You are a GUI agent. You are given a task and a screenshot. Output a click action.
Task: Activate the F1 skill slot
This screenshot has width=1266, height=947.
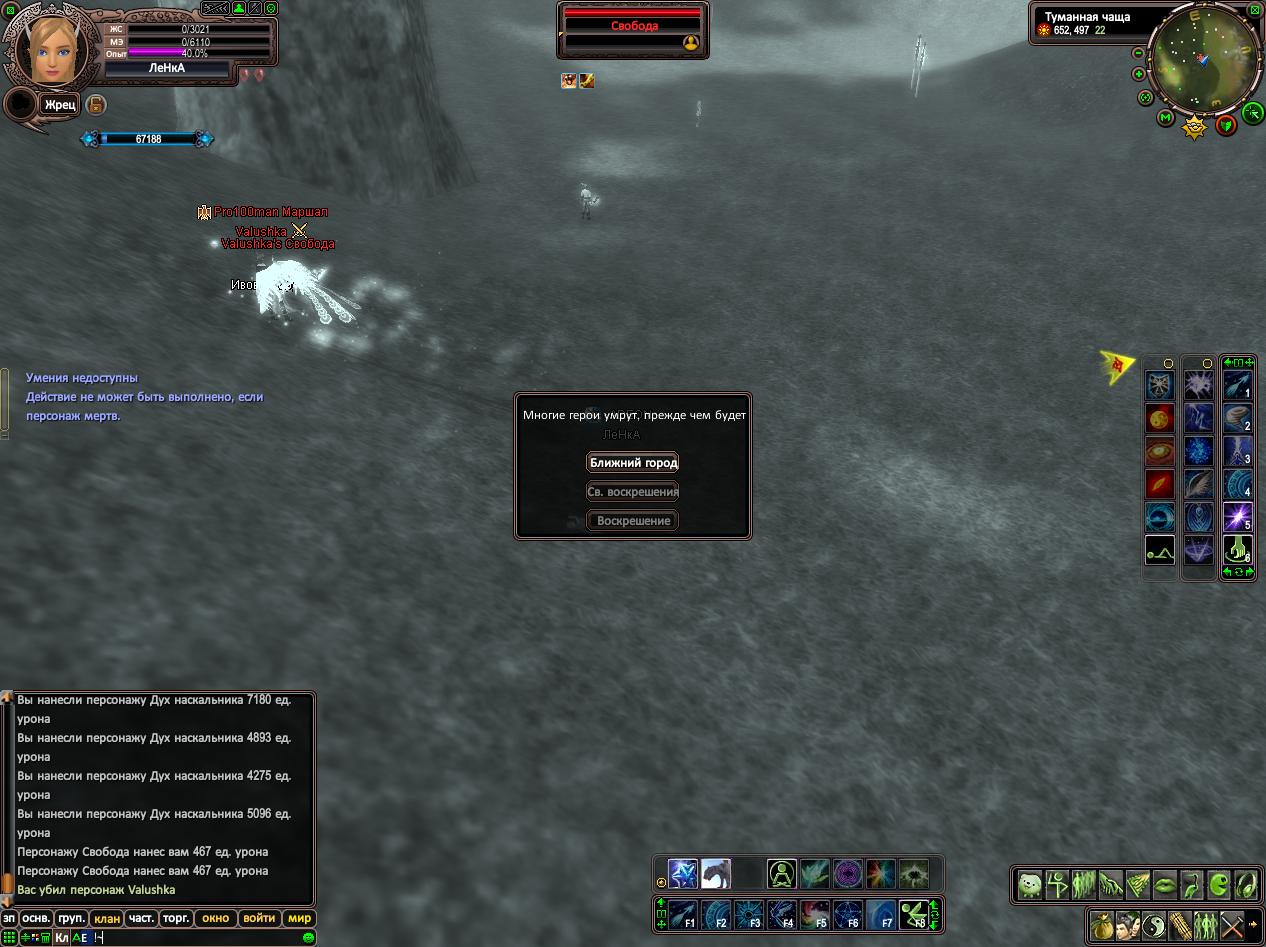pos(683,914)
